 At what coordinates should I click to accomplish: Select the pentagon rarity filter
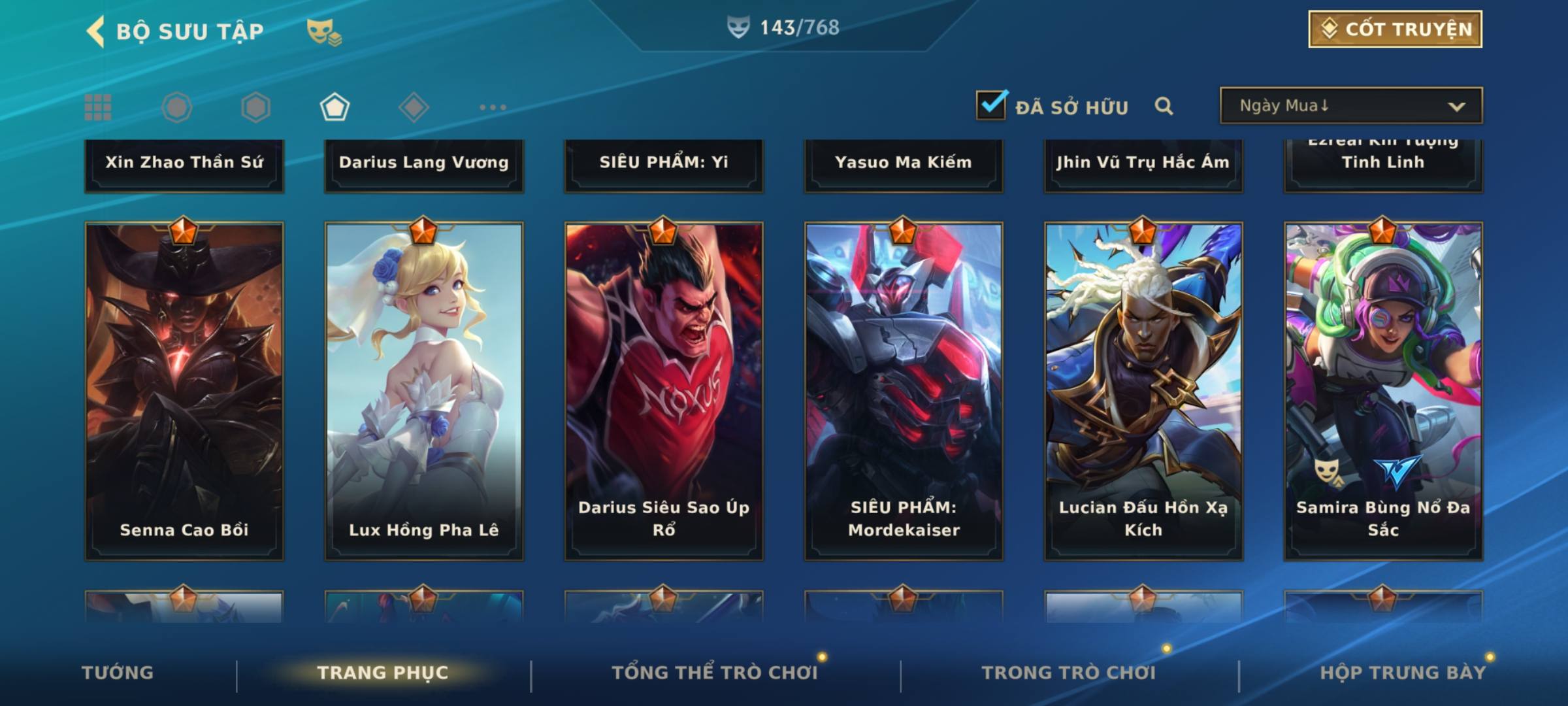click(335, 107)
